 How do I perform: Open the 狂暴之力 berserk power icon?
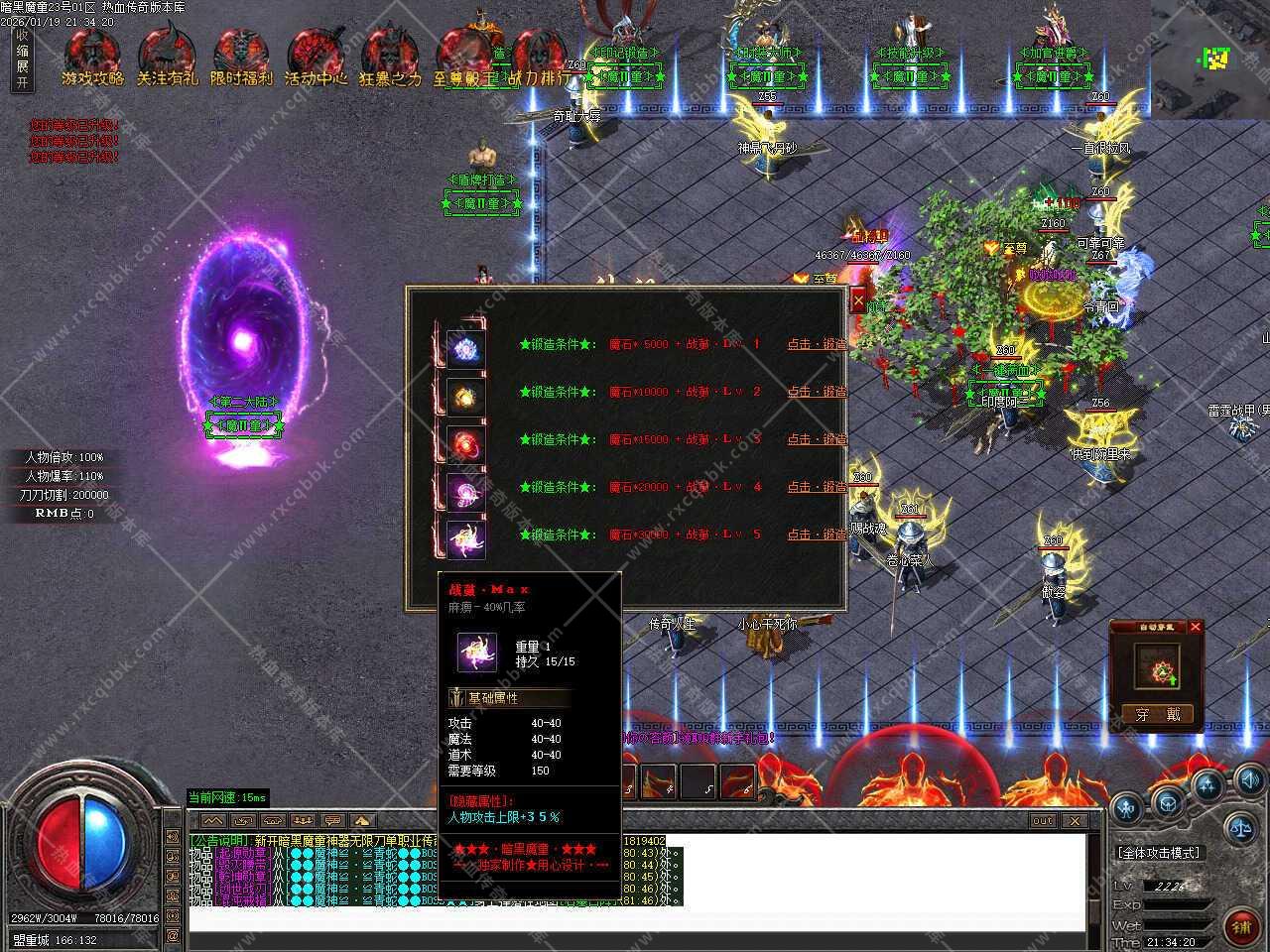click(389, 58)
